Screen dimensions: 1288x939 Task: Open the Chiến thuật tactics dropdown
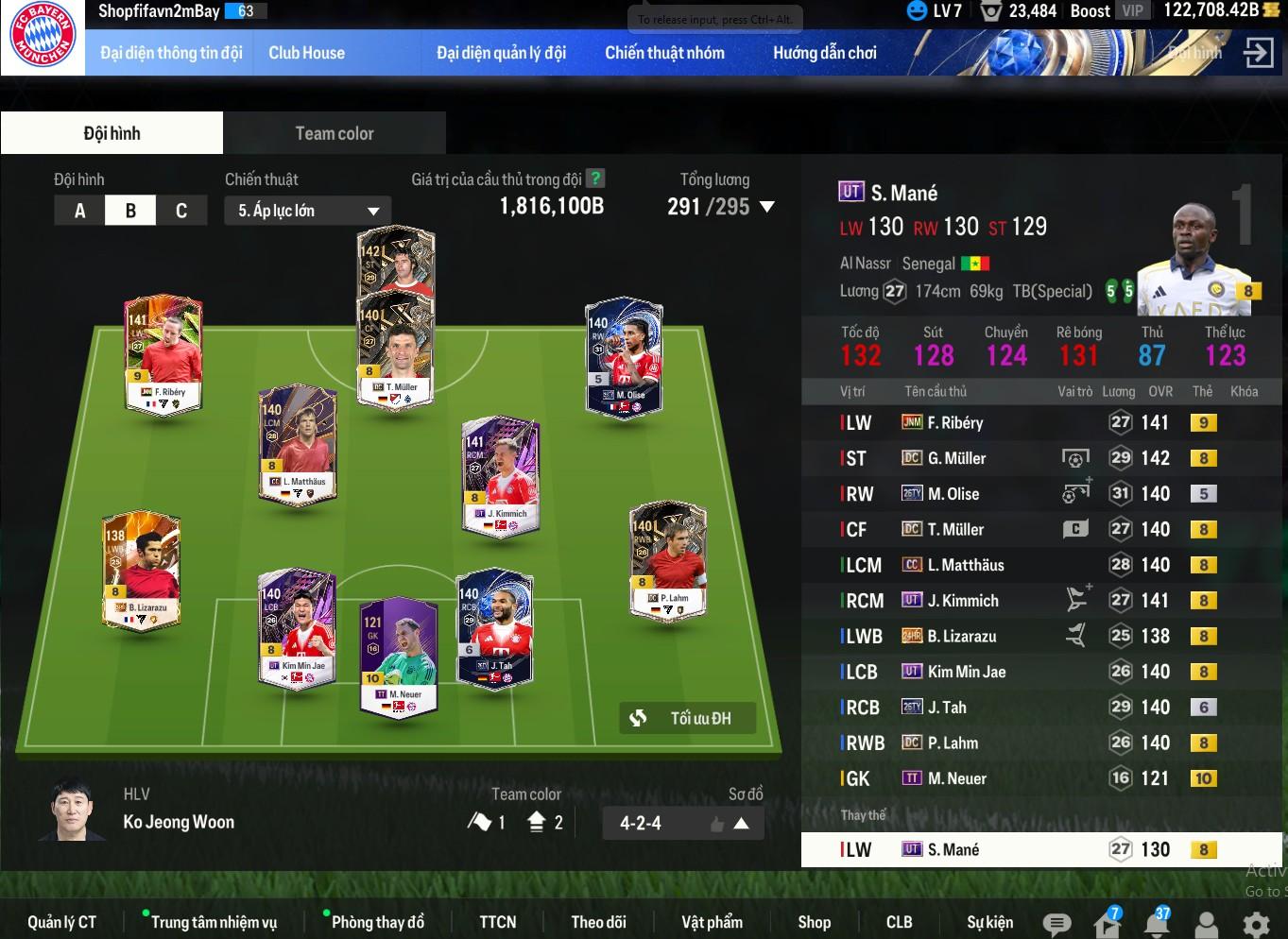coord(308,211)
